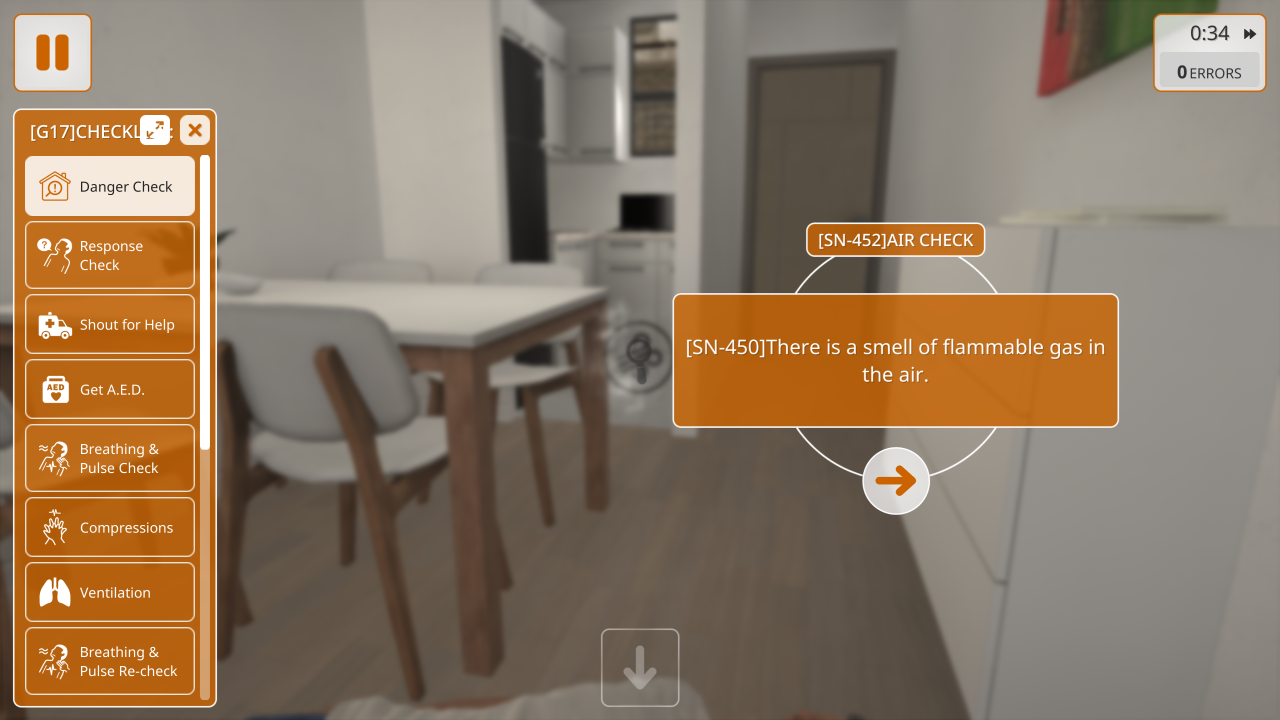The image size is (1280, 720).
Task: Fast-forward the timer
Action: (1250, 34)
